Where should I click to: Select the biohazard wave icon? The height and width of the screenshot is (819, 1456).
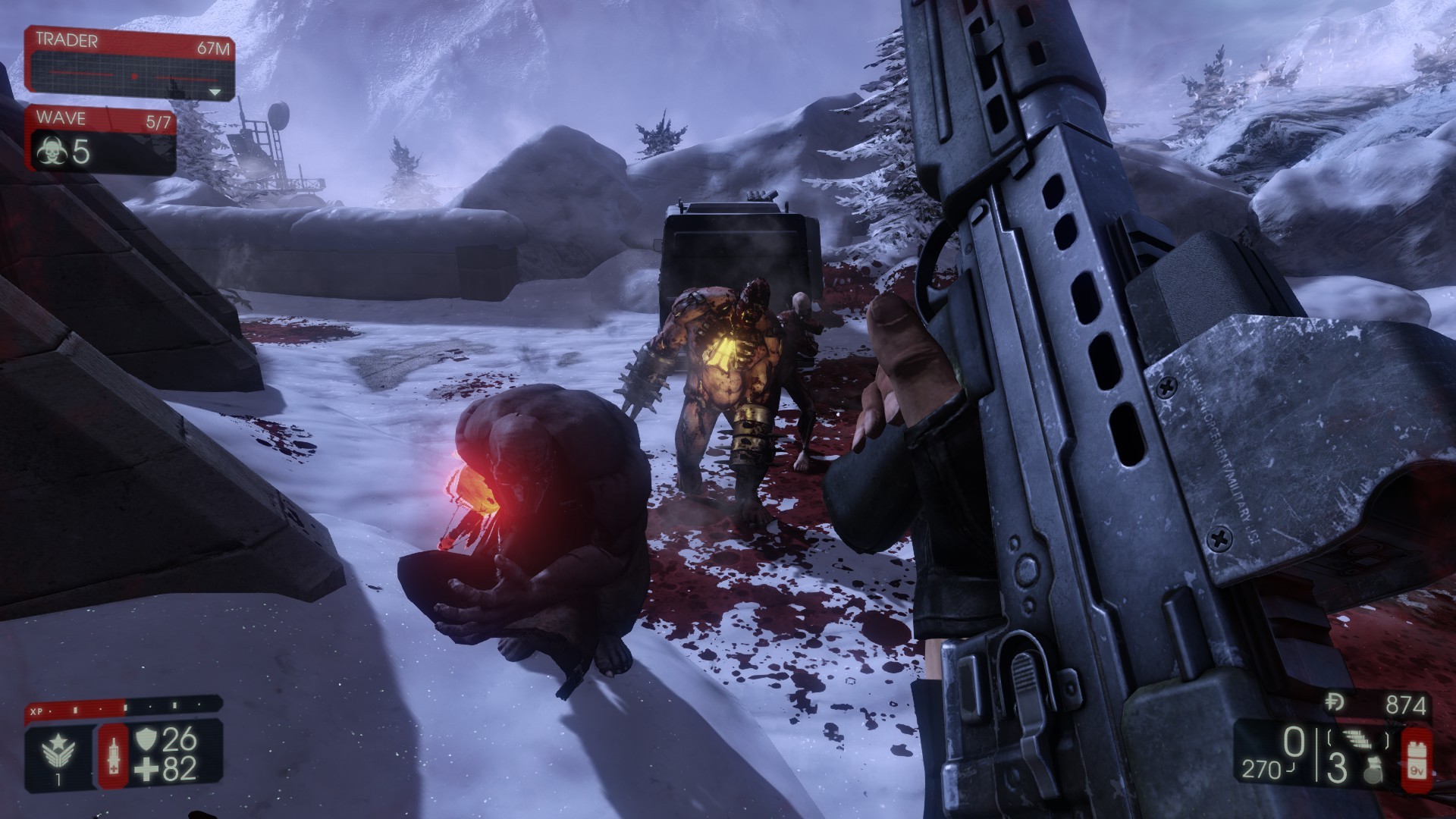51,154
